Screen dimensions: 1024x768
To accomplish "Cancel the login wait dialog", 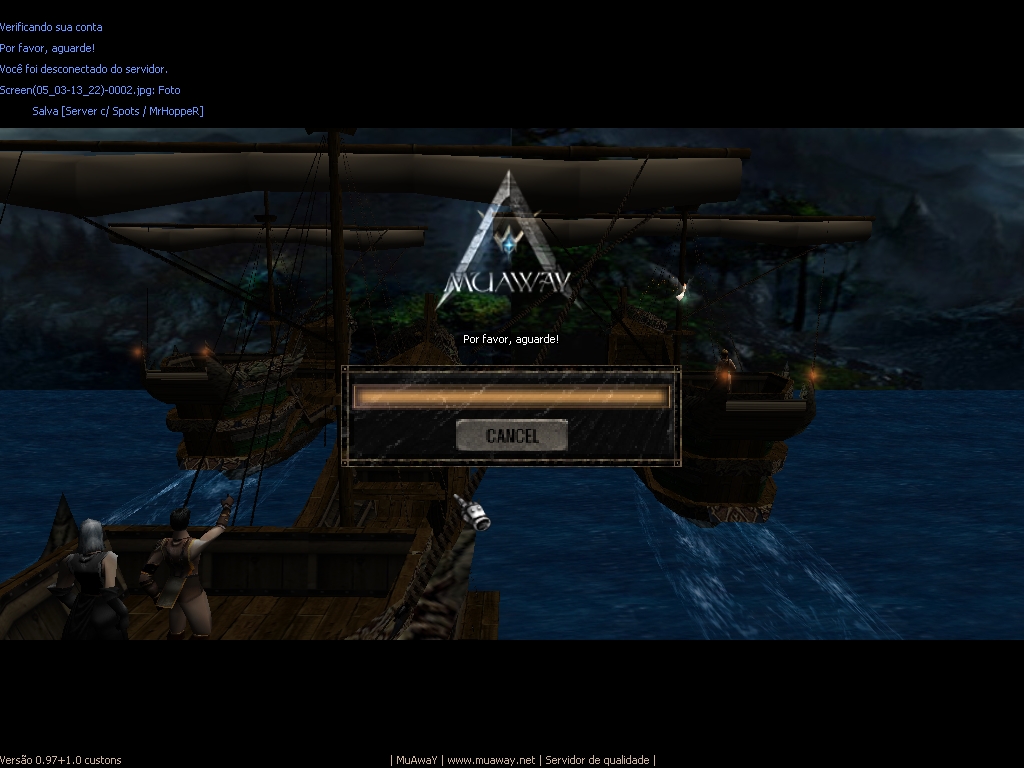I will (x=511, y=436).
